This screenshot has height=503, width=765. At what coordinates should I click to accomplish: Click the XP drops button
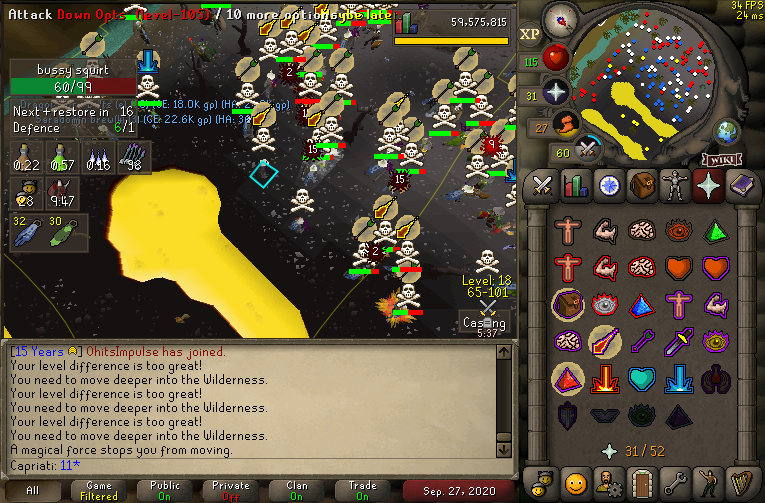point(530,34)
